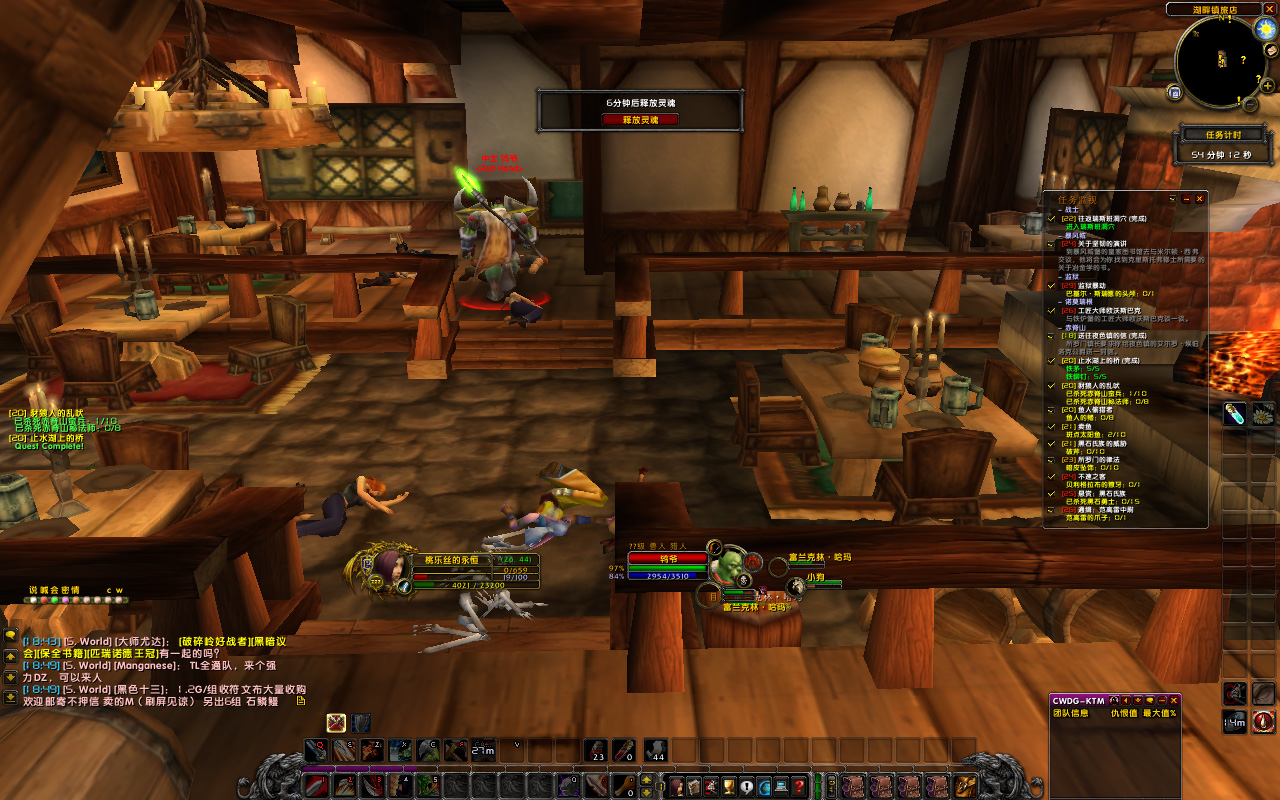Viewport: 1280px width, 800px height.
Task: Close the CWDG-KTM threat meter window
Action: pyautogui.click(x=1175, y=700)
